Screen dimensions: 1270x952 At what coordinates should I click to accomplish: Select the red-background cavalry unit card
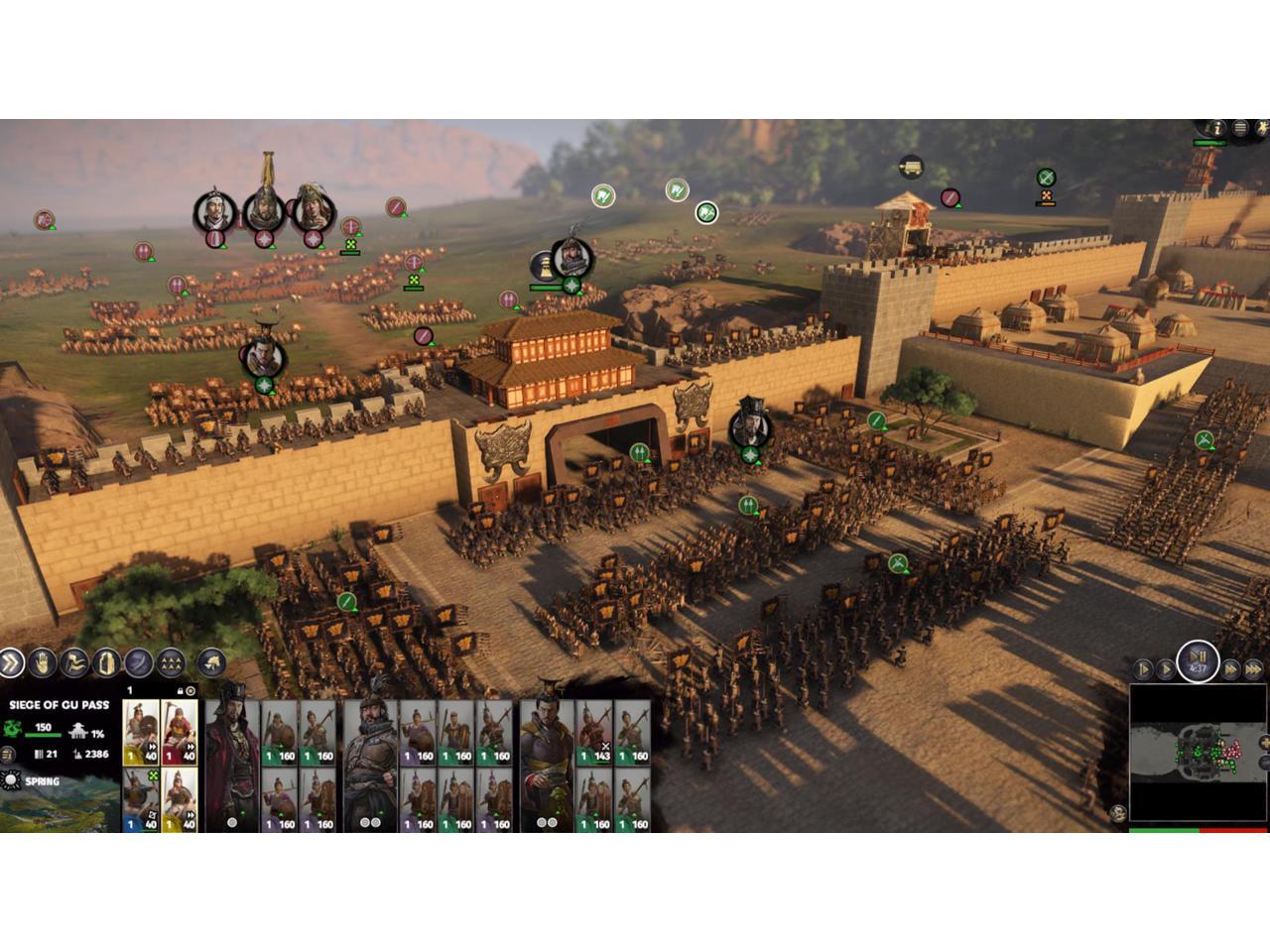coord(179,733)
